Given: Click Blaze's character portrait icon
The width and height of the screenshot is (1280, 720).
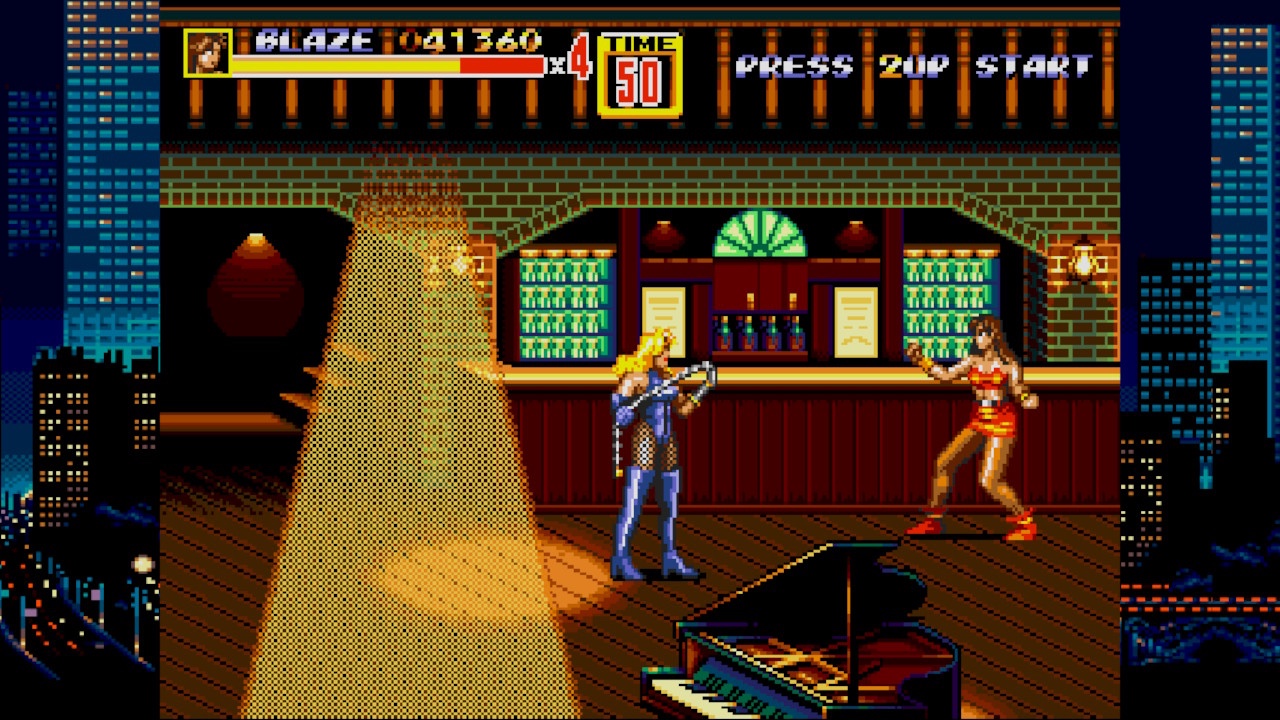Looking at the screenshot, I should tap(209, 55).
